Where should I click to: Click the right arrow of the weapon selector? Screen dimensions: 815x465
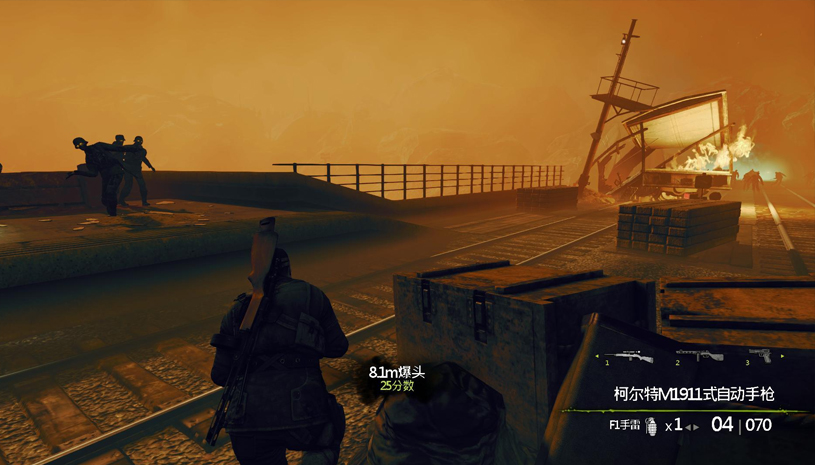782,356
